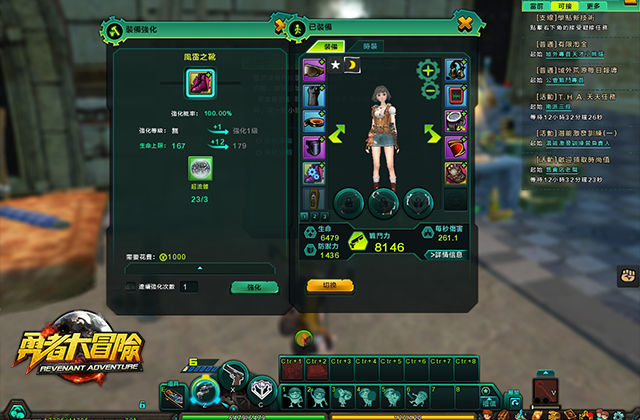Zoom in character preview with plus button

pyautogui.click(x=428, y=70)
